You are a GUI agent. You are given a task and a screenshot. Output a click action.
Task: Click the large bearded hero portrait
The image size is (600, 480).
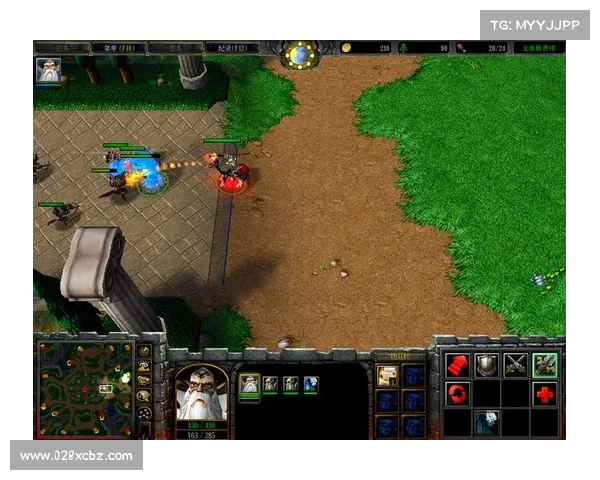point(202,393)
